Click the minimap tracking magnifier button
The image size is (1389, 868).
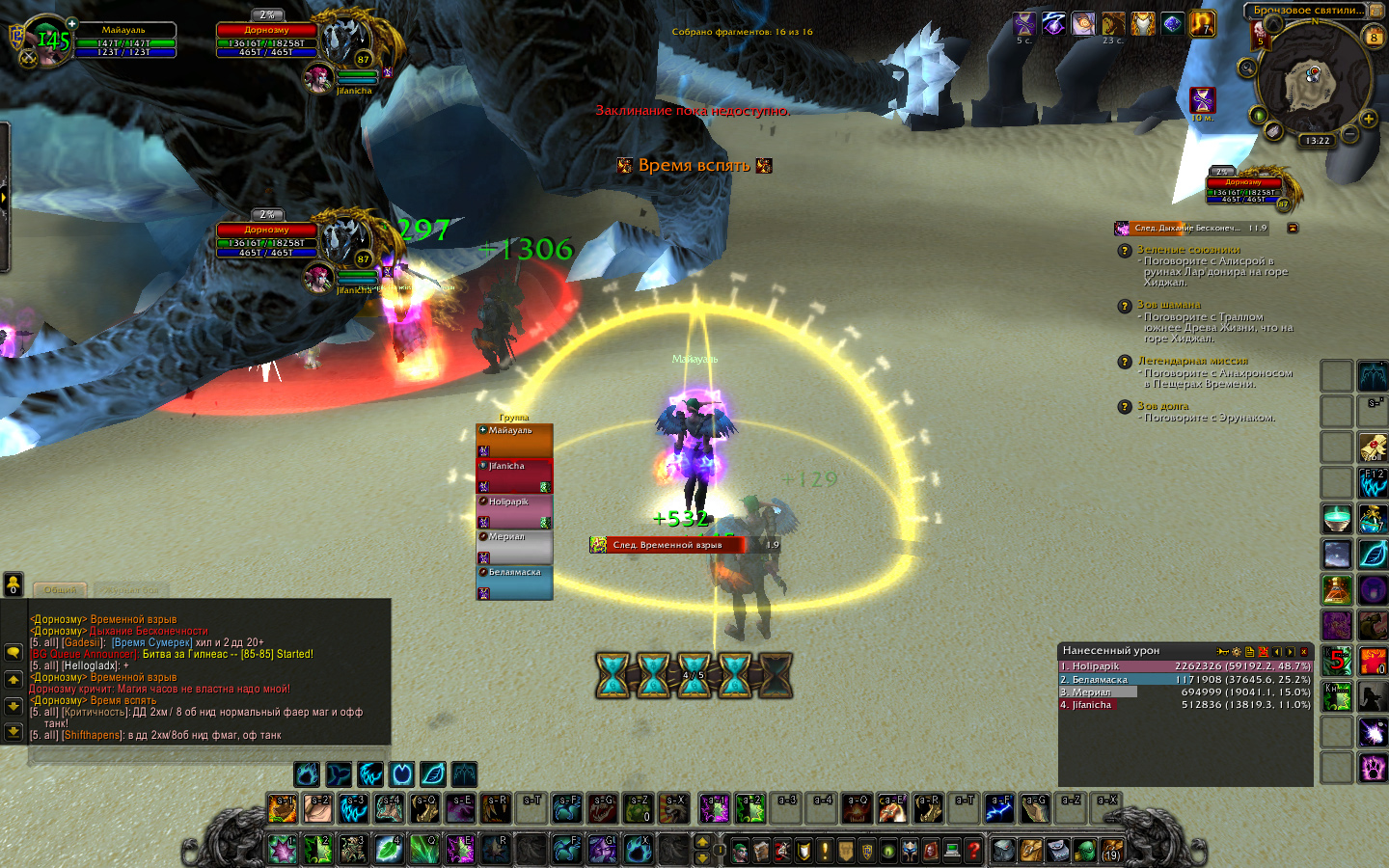coord(1247,68)
